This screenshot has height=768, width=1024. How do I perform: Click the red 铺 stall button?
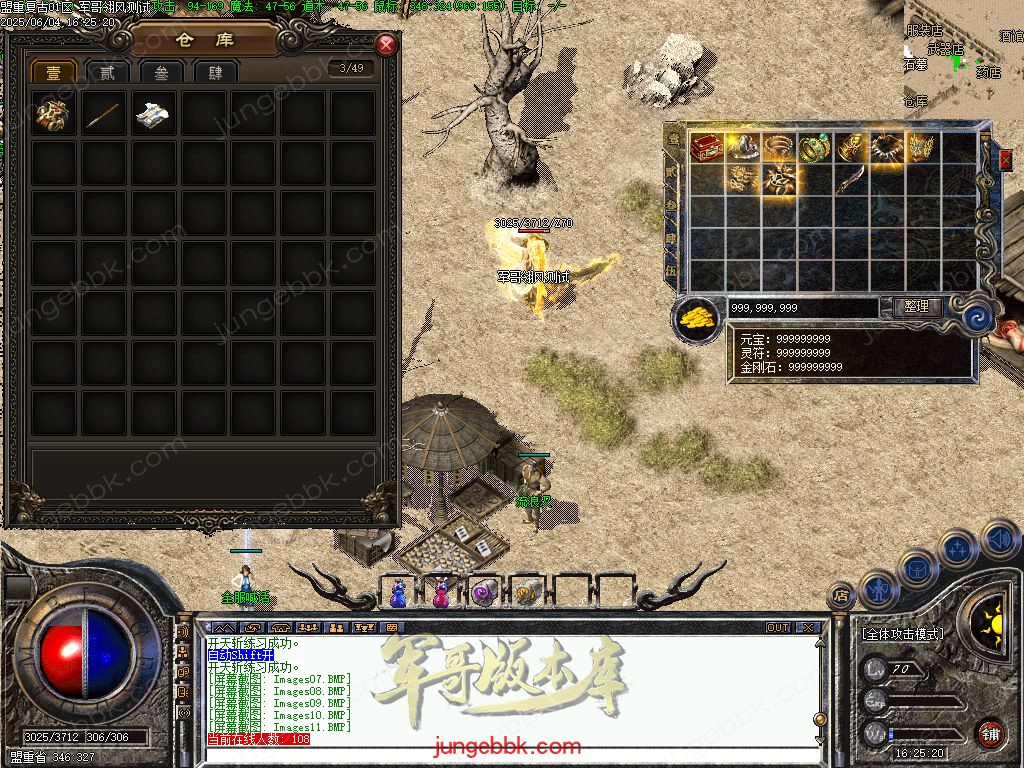990,733
